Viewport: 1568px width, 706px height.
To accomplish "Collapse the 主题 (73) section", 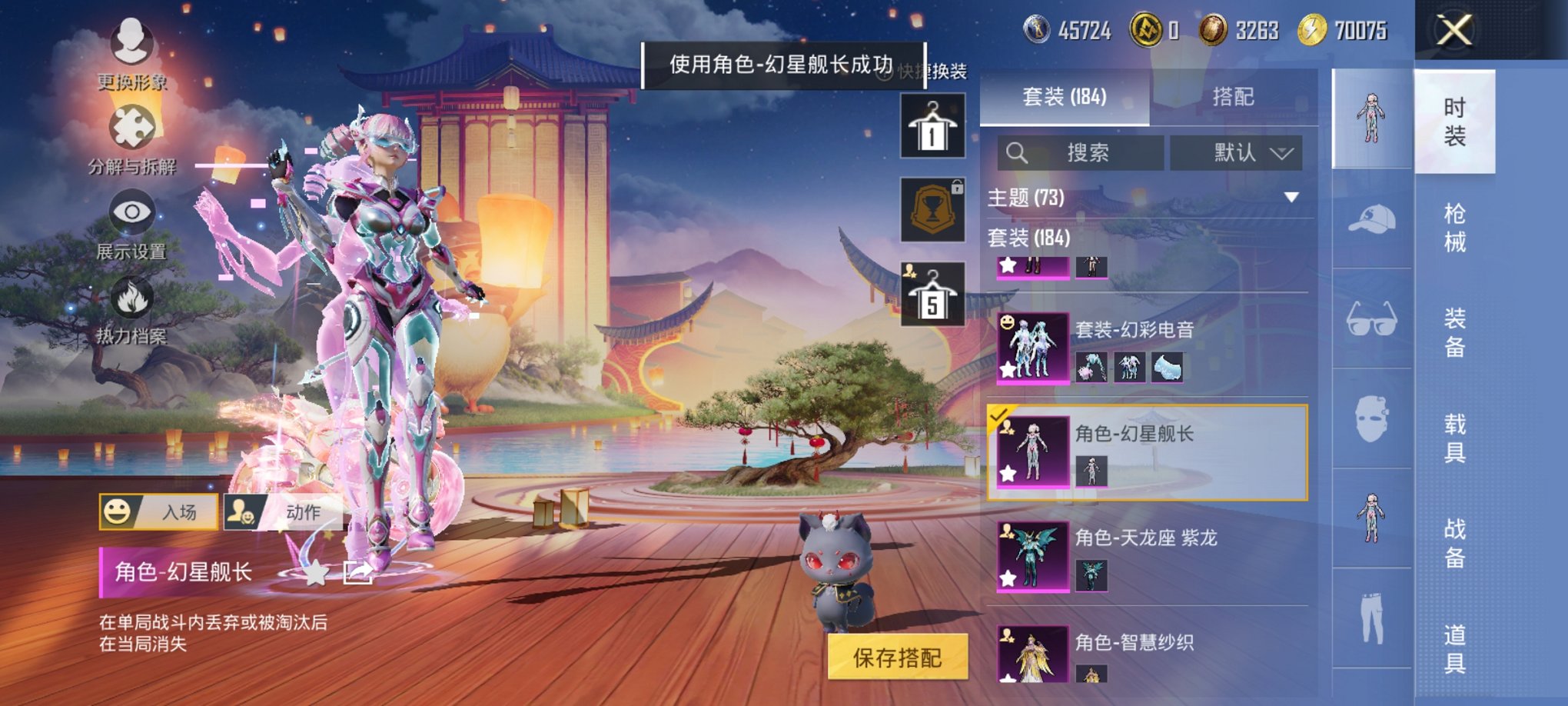I will [1291, 197].
